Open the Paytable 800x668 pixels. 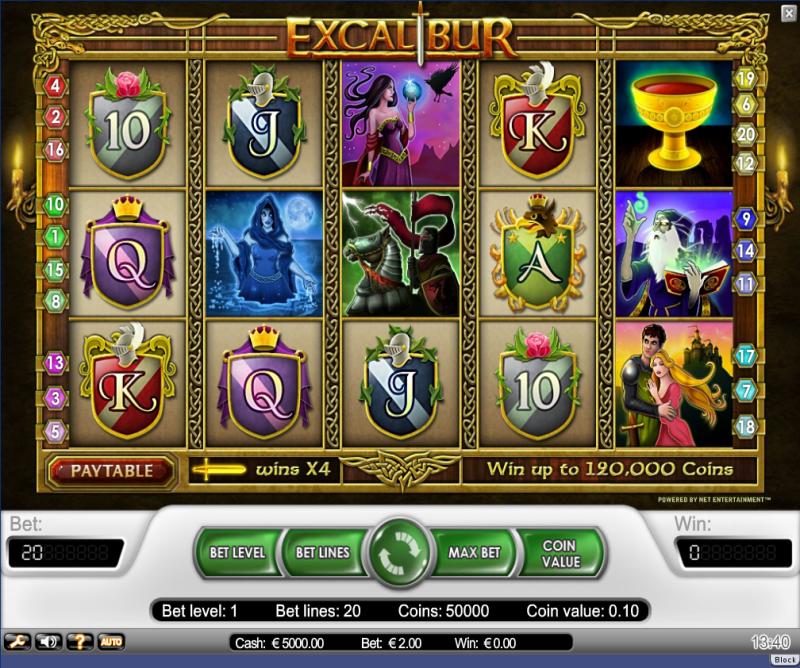click(111, 470)
